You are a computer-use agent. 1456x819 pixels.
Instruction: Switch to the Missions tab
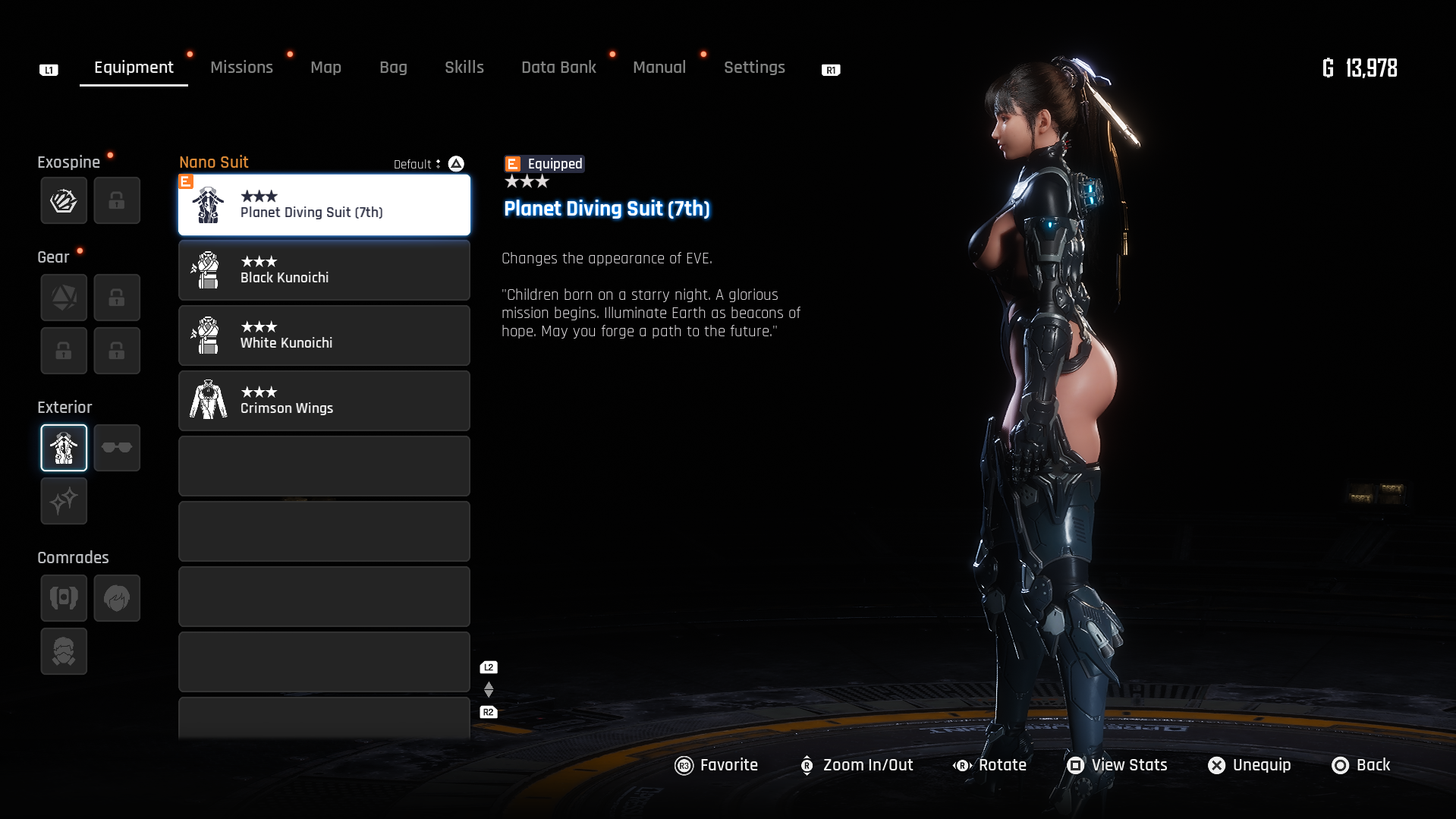pyautogui.click(x=241, y=68)
